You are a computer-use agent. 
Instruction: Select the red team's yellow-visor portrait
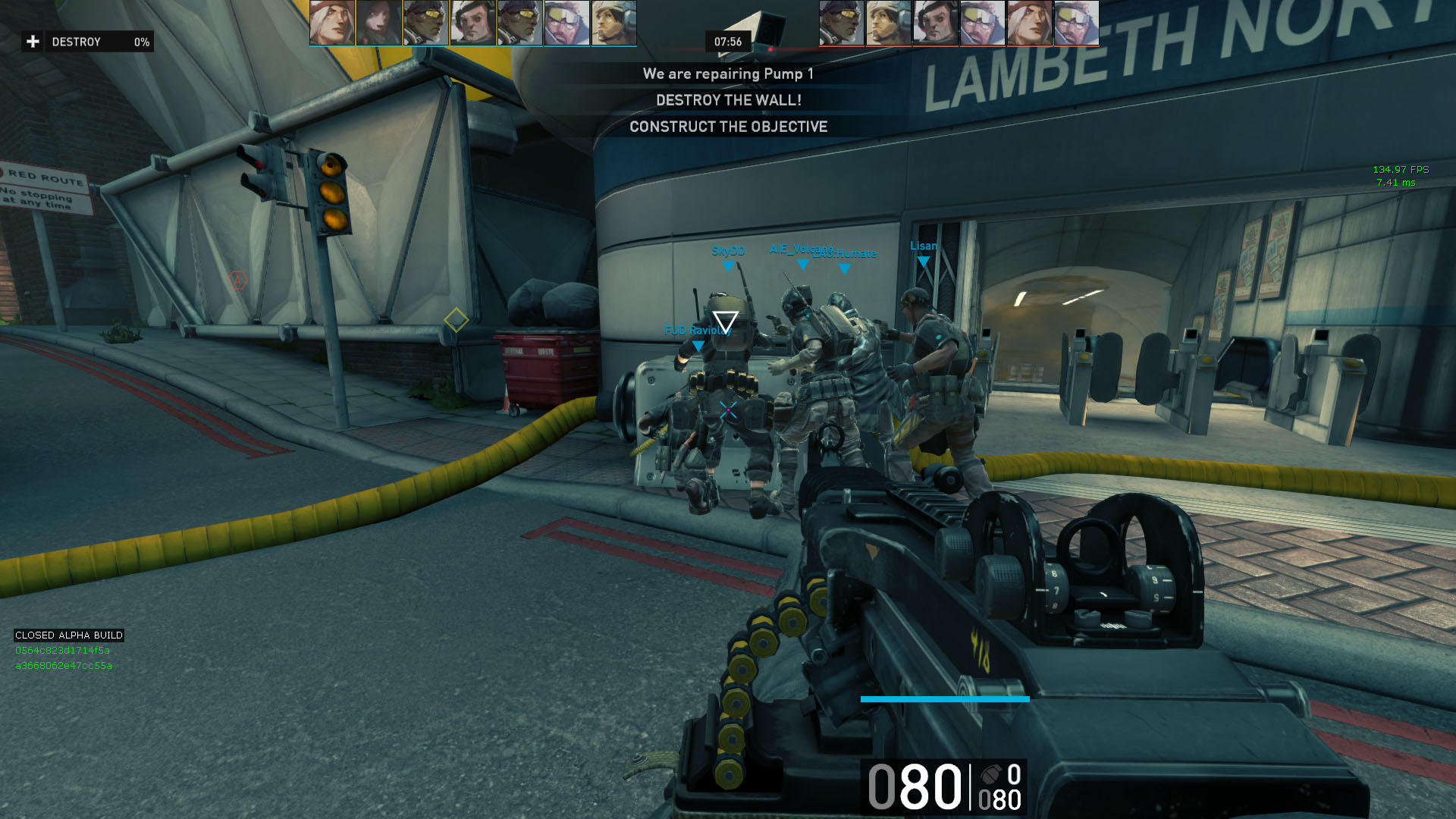841,23
